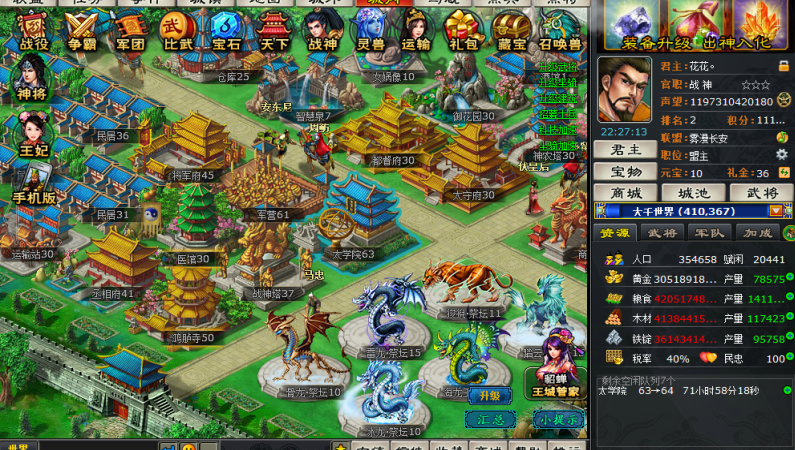Image resolution: width=795 pixels, height=450 pixels.
Task: Open the 商城 shop button
Action: tap(626, 192)
